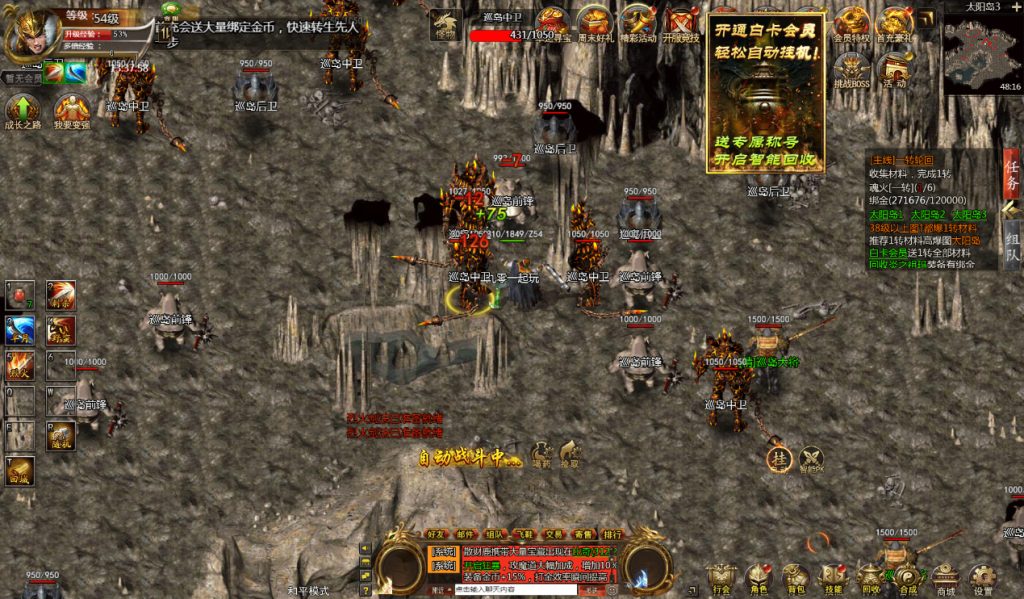Switch to the 任务 quest tab
Viewport: 1024px width, 599px height.
(1011, 175)
